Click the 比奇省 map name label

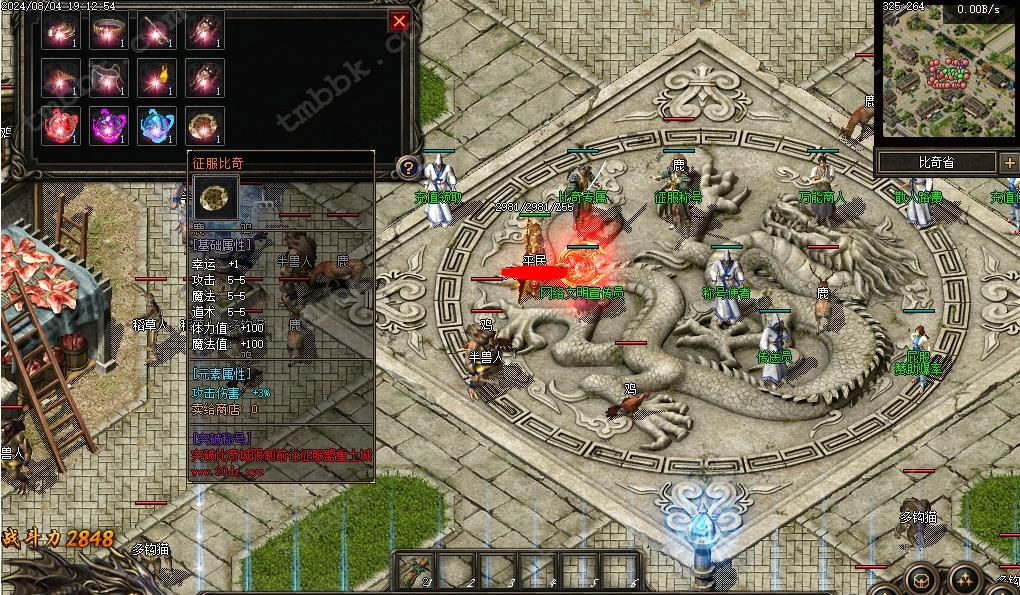[936, 162]
